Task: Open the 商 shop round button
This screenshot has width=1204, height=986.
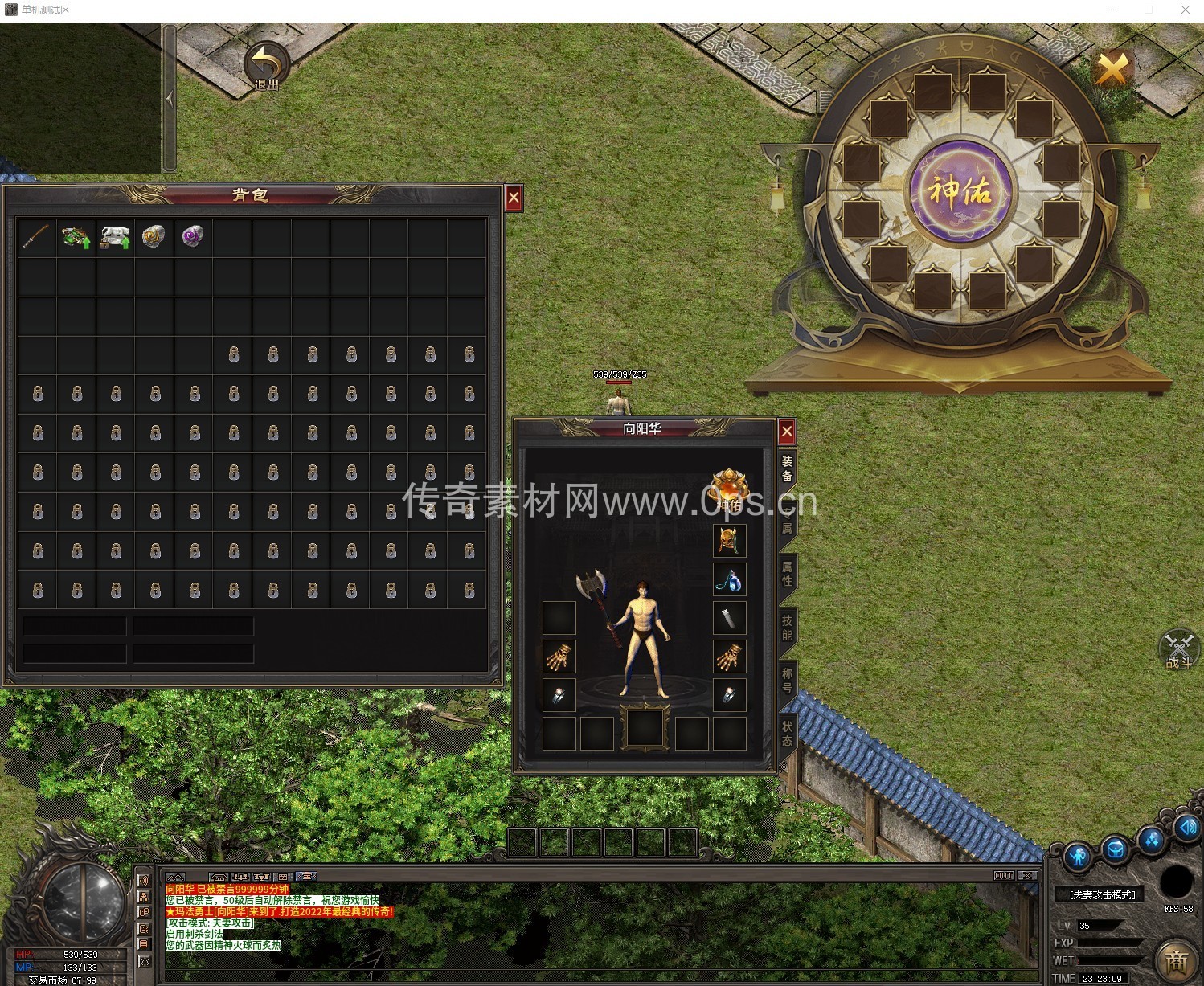Action: (1177, 959)
